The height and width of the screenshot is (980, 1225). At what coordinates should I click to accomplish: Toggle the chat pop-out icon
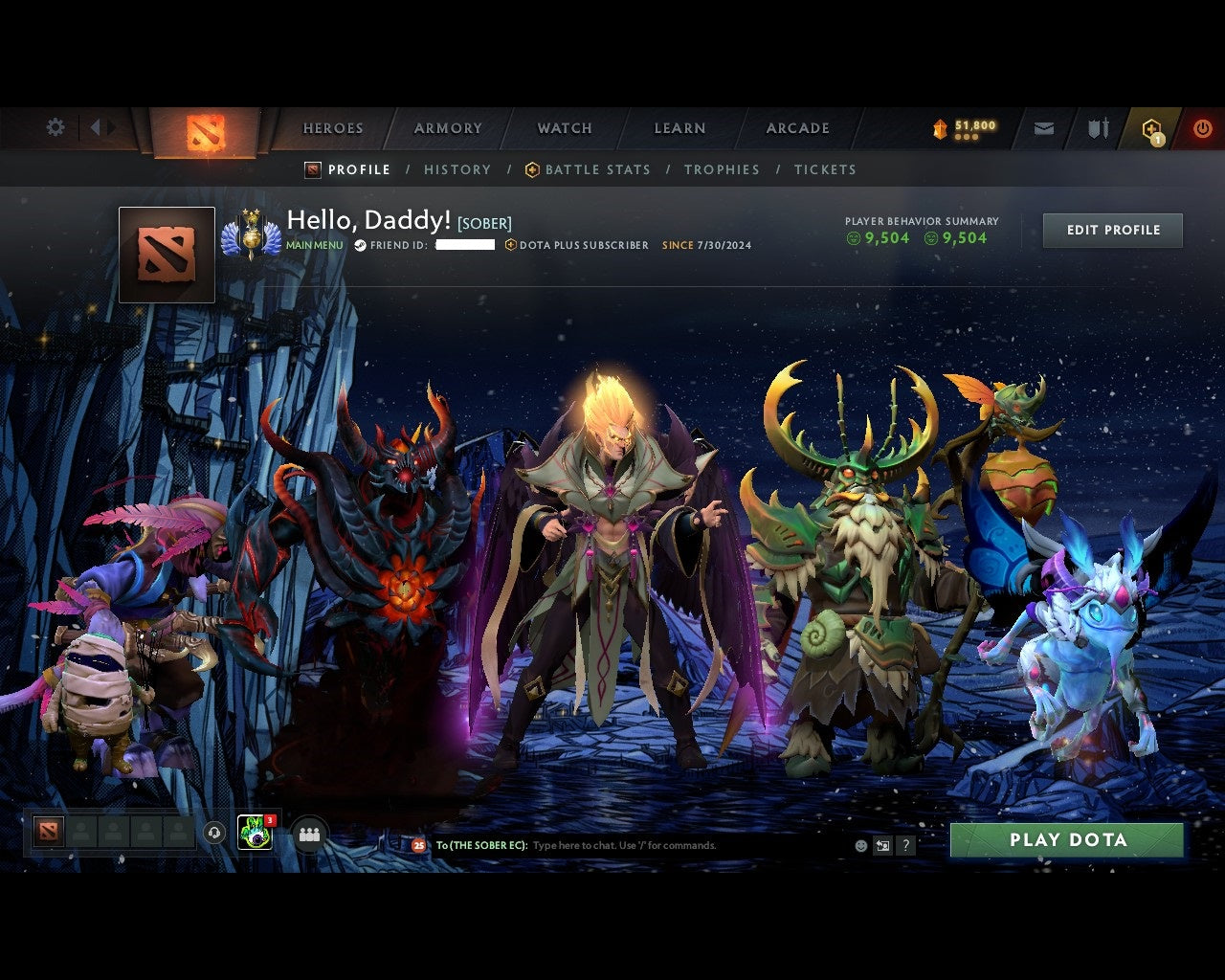click(882, 846)
